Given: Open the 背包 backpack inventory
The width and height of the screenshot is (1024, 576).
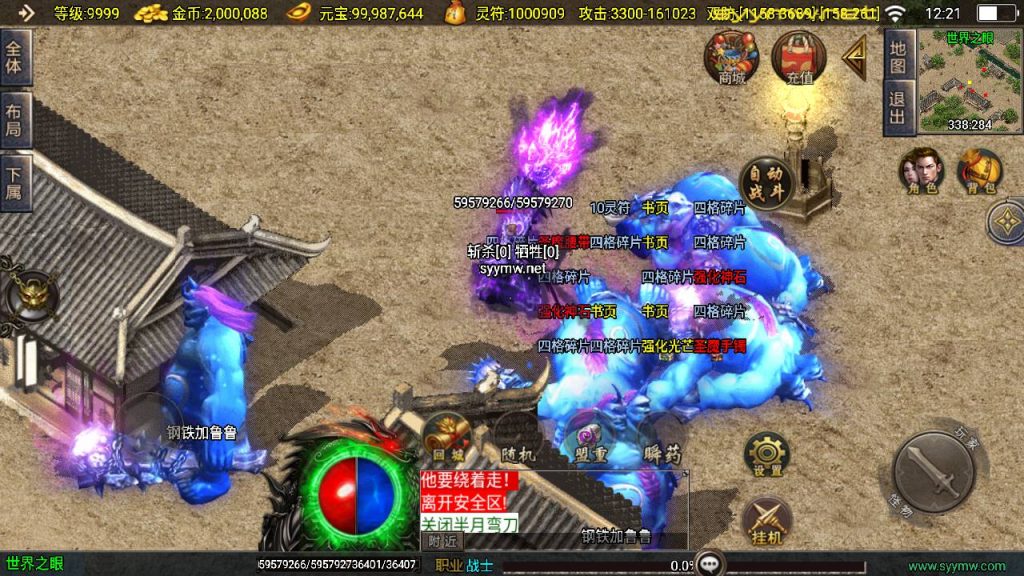Looking at the screenshot, I should click(980, 171).
